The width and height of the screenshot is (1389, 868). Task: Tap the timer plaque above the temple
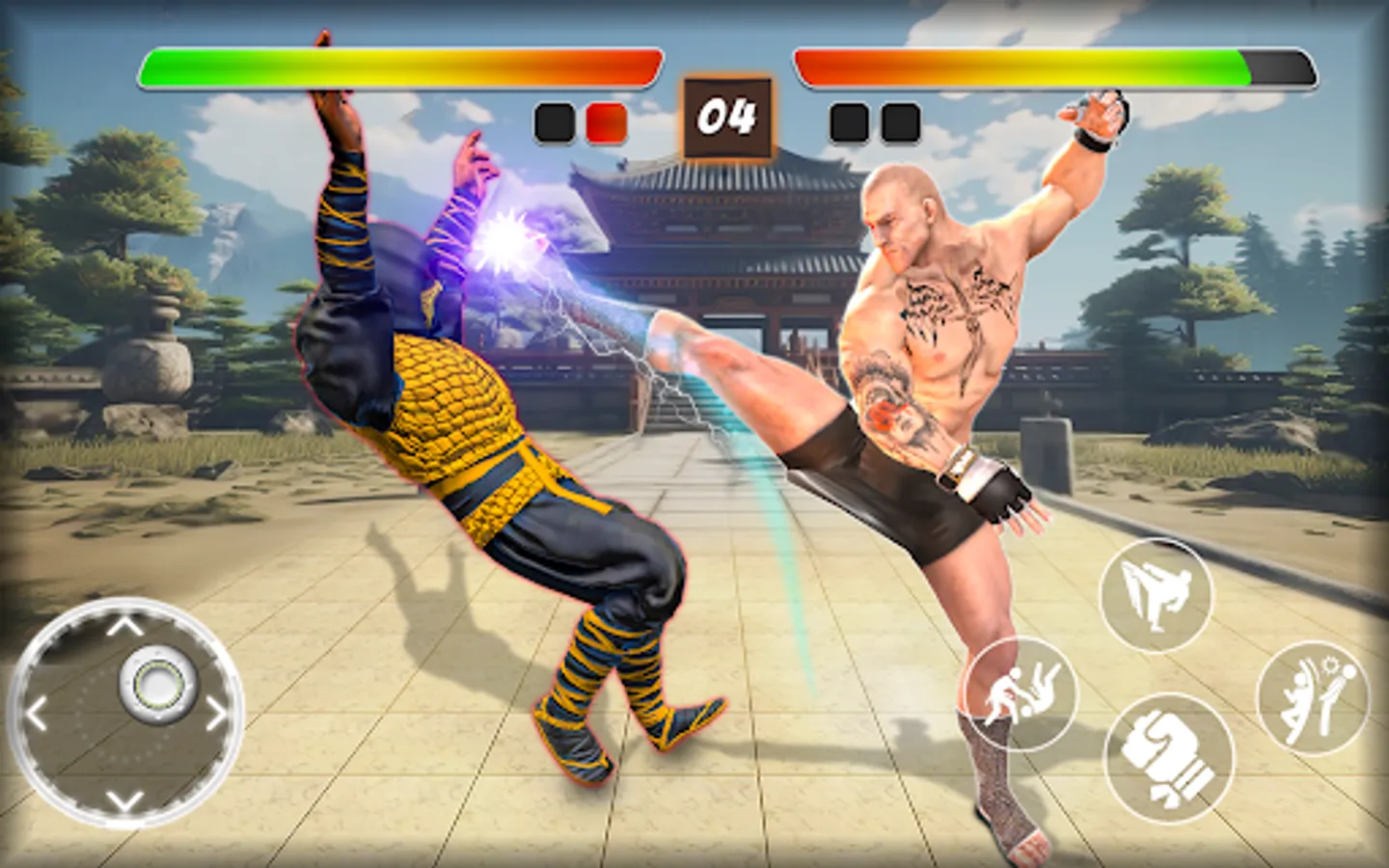coord(727,117)
